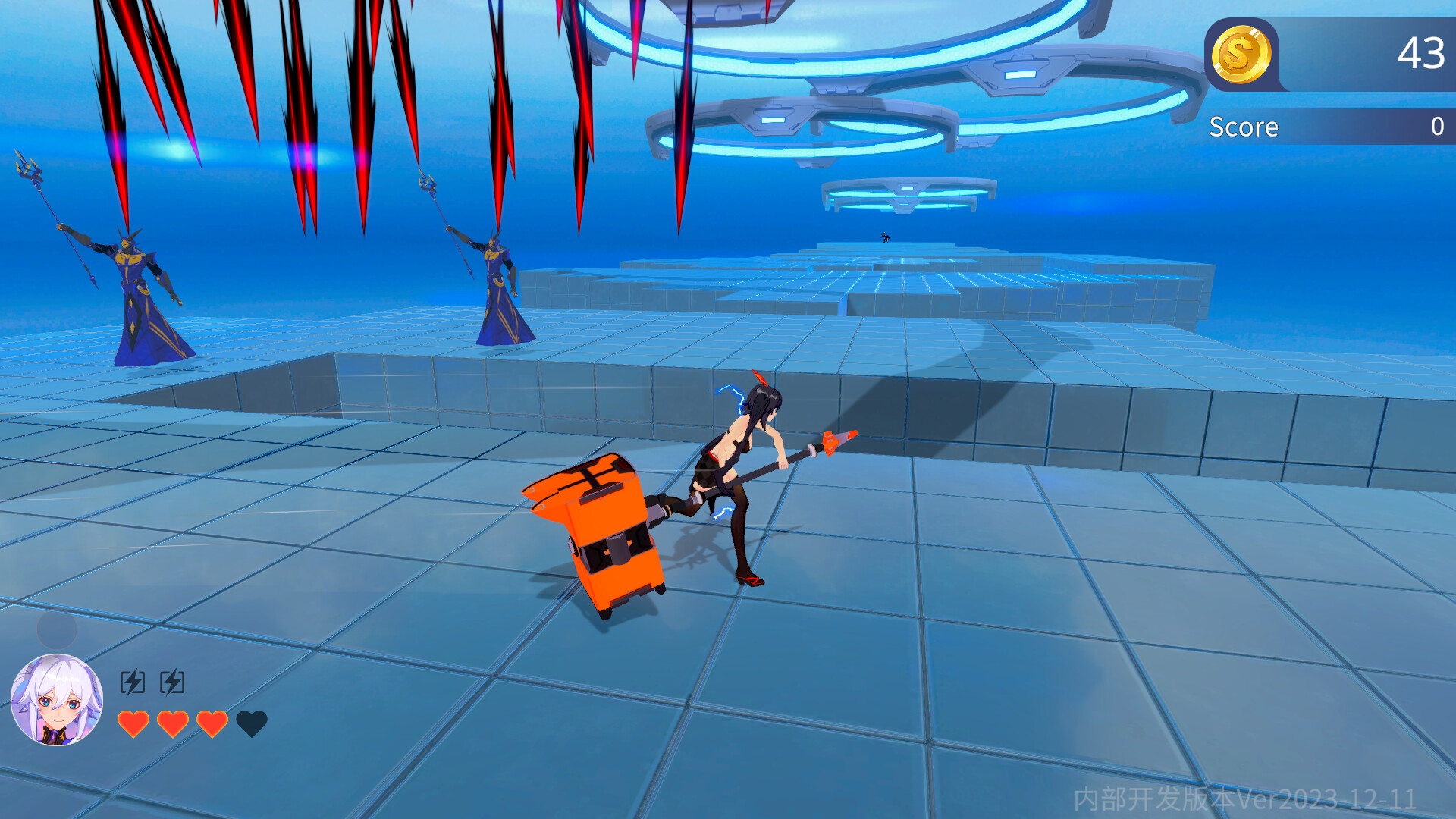This screenshot has width=1456, height=819.
Task: Select the third red heart icon
Action: [x=213, y=723]
